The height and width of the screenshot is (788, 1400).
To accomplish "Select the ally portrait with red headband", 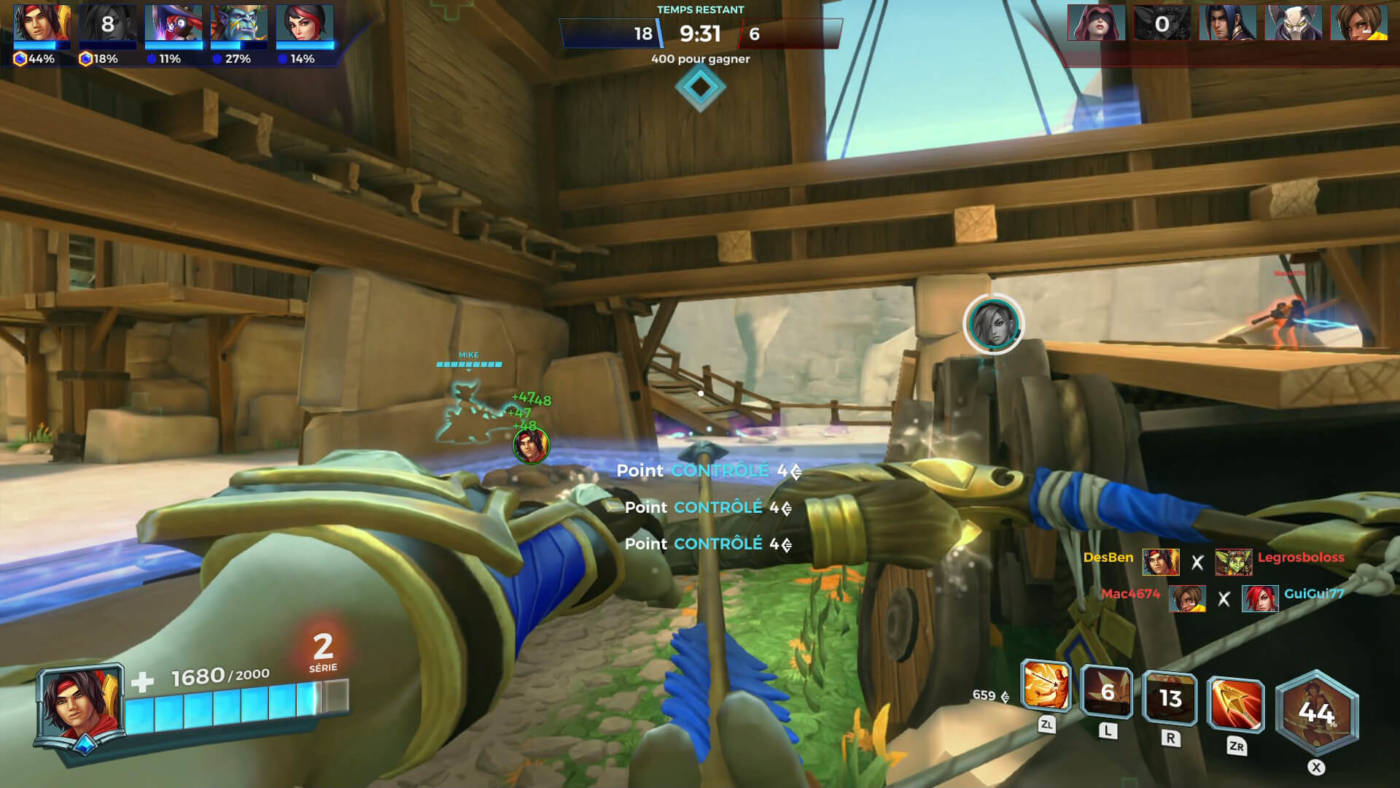I will point(41,23).
